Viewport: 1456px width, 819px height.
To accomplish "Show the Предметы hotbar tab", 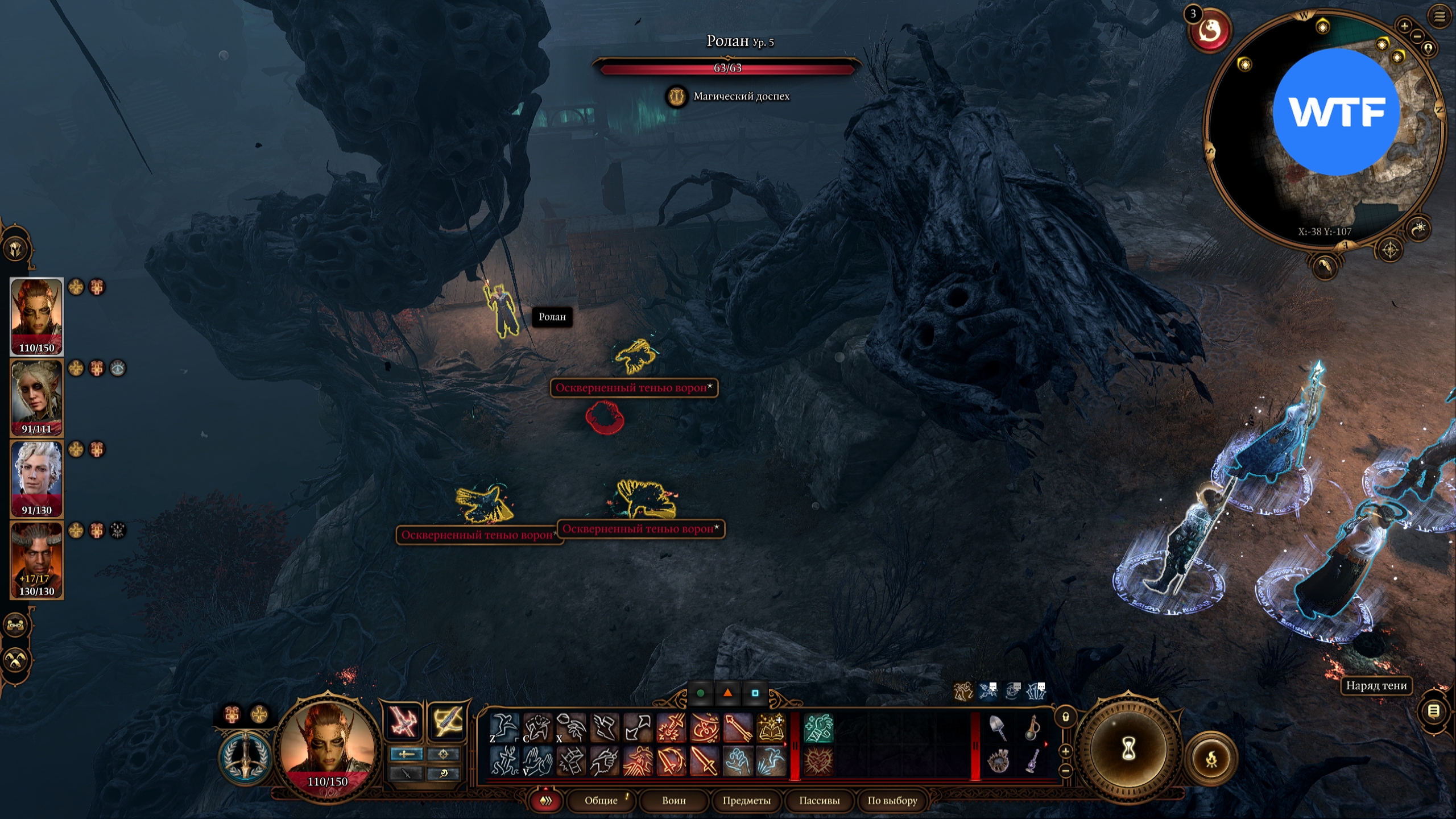I will [x=746, y=800].
